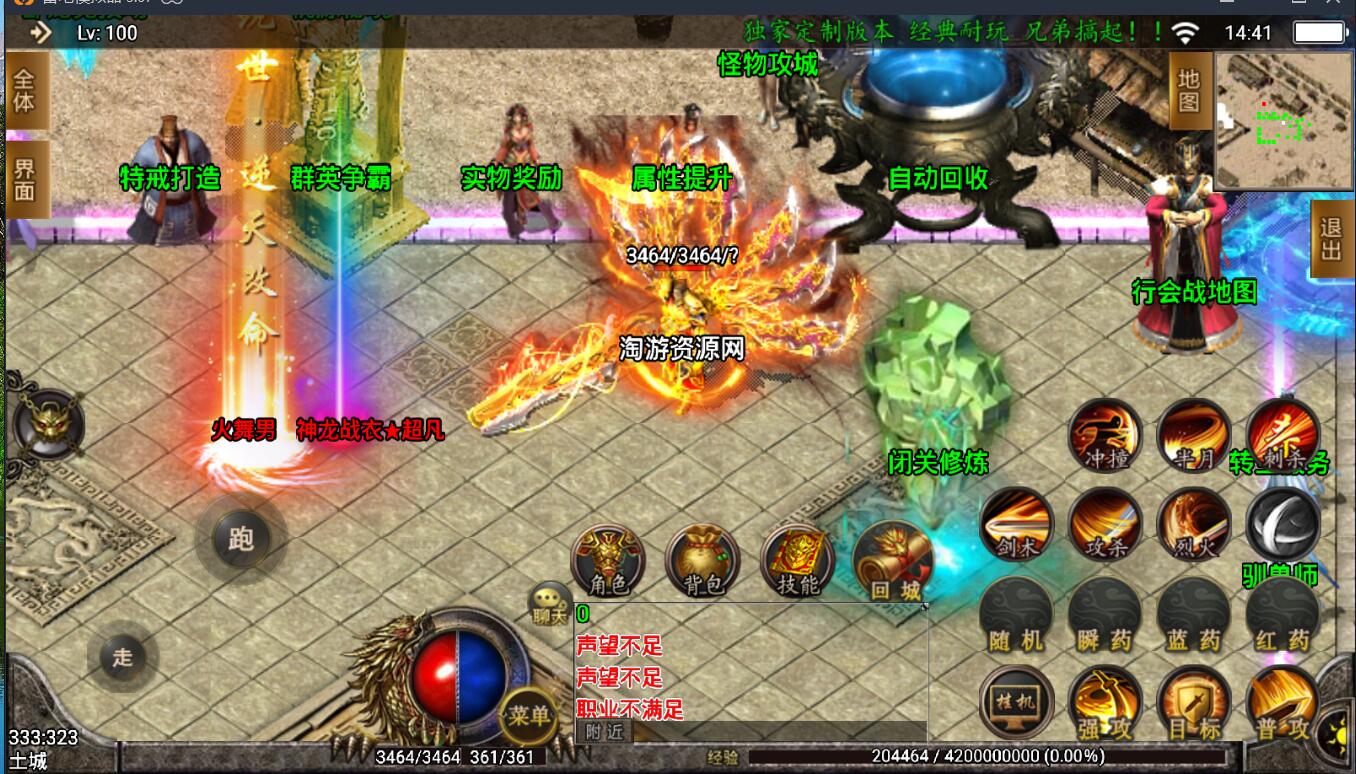Toggle 挂机 auto-battle mode

[1016, 701]
